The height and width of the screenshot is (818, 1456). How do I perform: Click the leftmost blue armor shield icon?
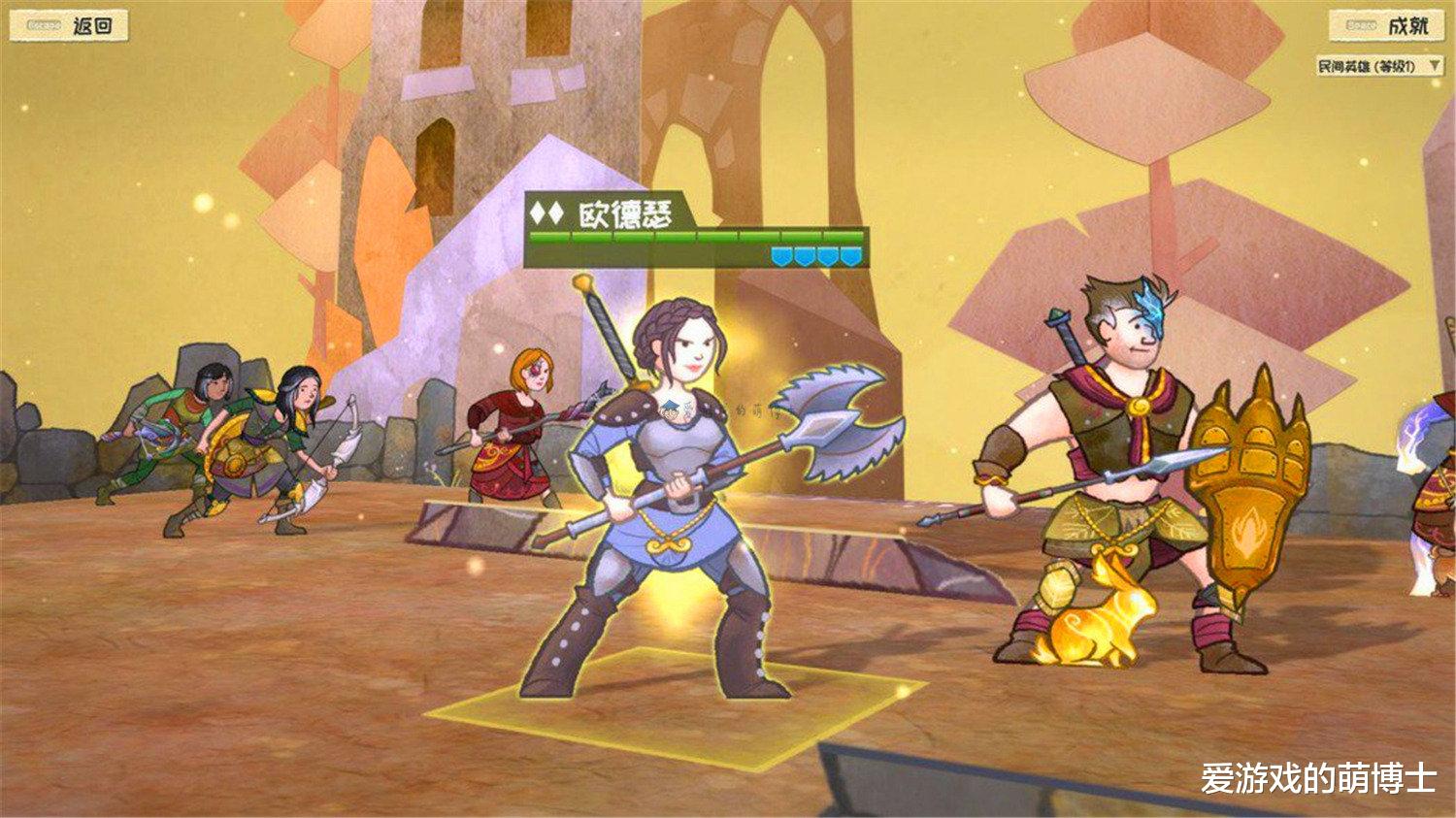[x=782, y=255]
